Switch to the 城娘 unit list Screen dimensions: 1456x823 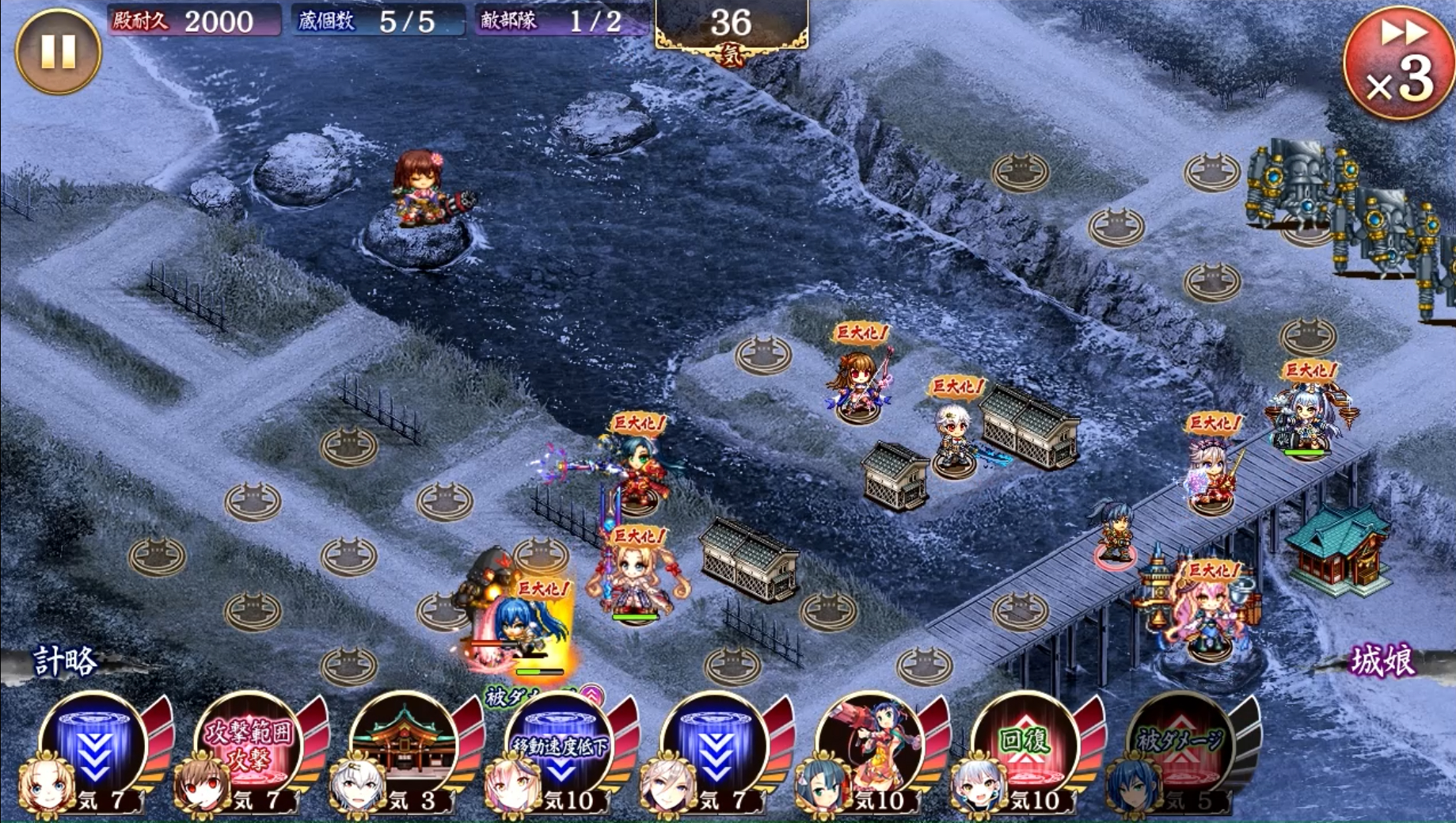click(1381, 661)
